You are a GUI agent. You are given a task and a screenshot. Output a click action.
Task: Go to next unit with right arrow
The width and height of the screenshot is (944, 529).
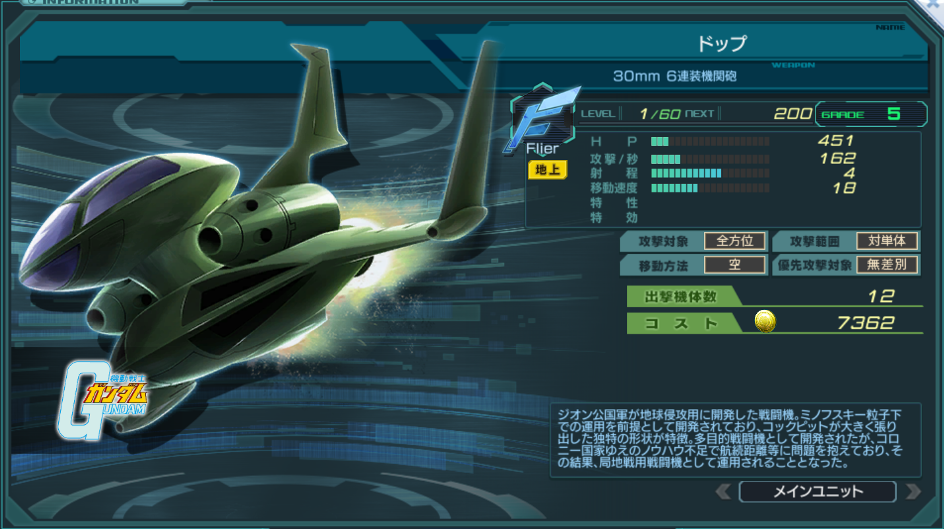point(911,491)
